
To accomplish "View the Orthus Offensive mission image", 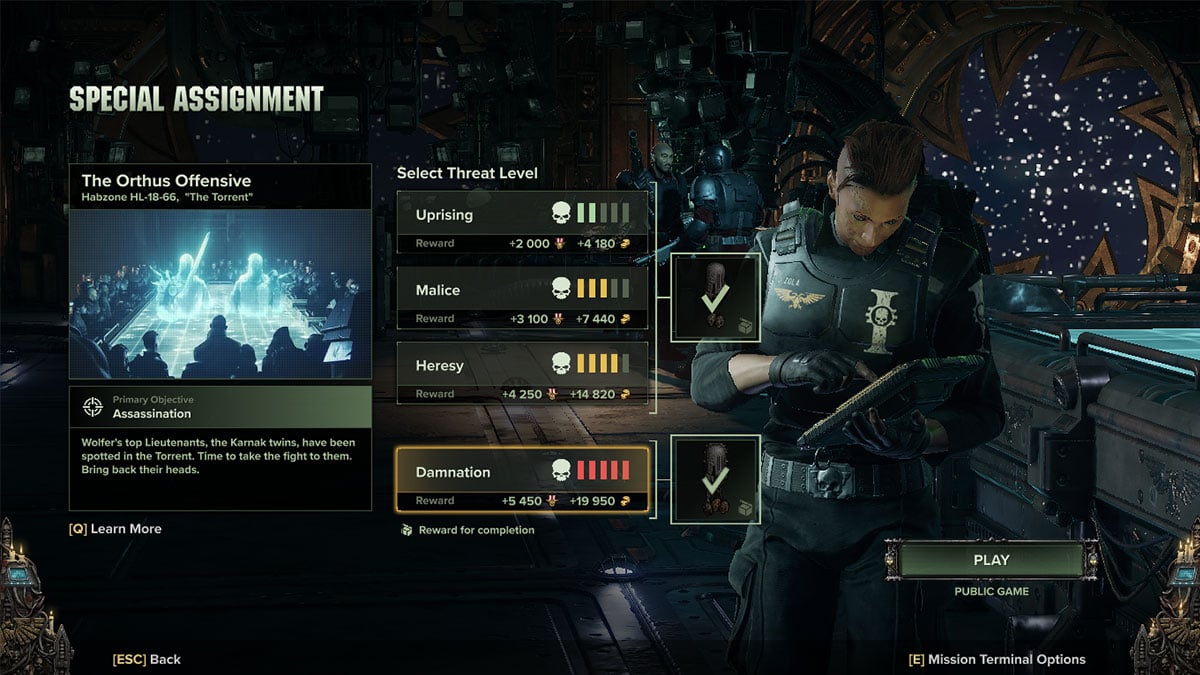I will coord(220,294).
